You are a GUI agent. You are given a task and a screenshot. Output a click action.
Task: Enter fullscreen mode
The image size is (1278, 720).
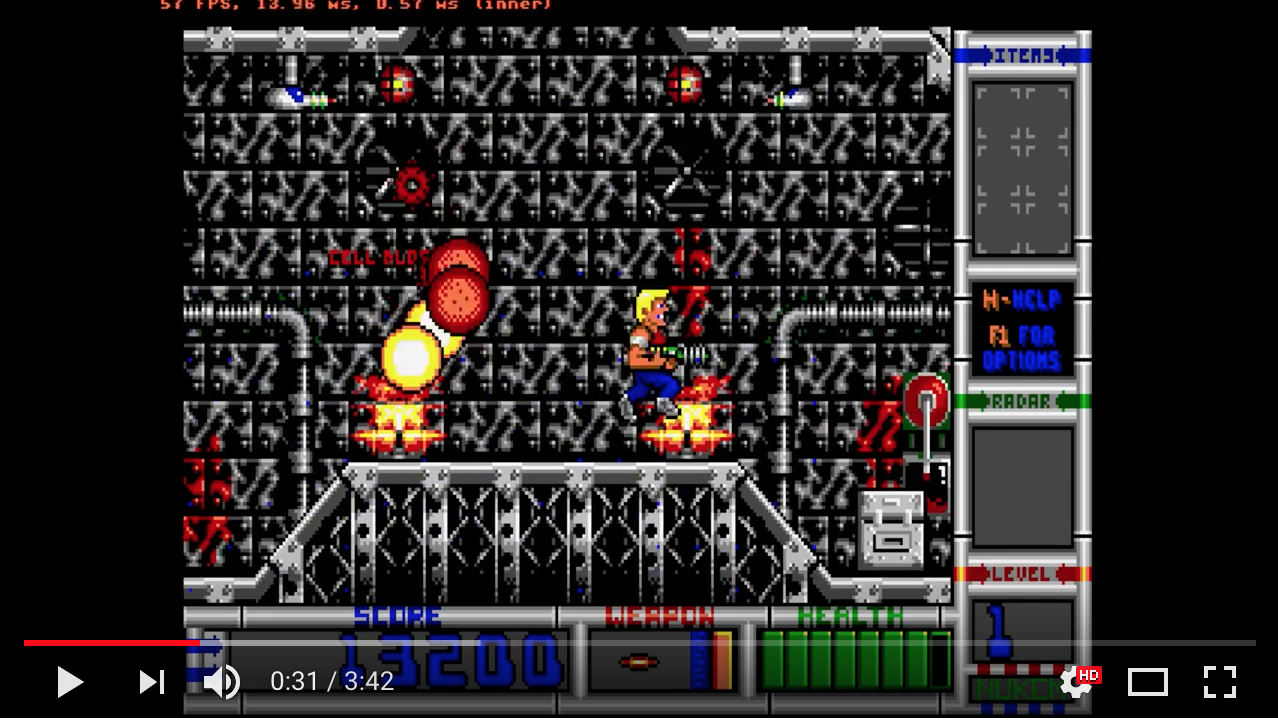(1220, 682)
